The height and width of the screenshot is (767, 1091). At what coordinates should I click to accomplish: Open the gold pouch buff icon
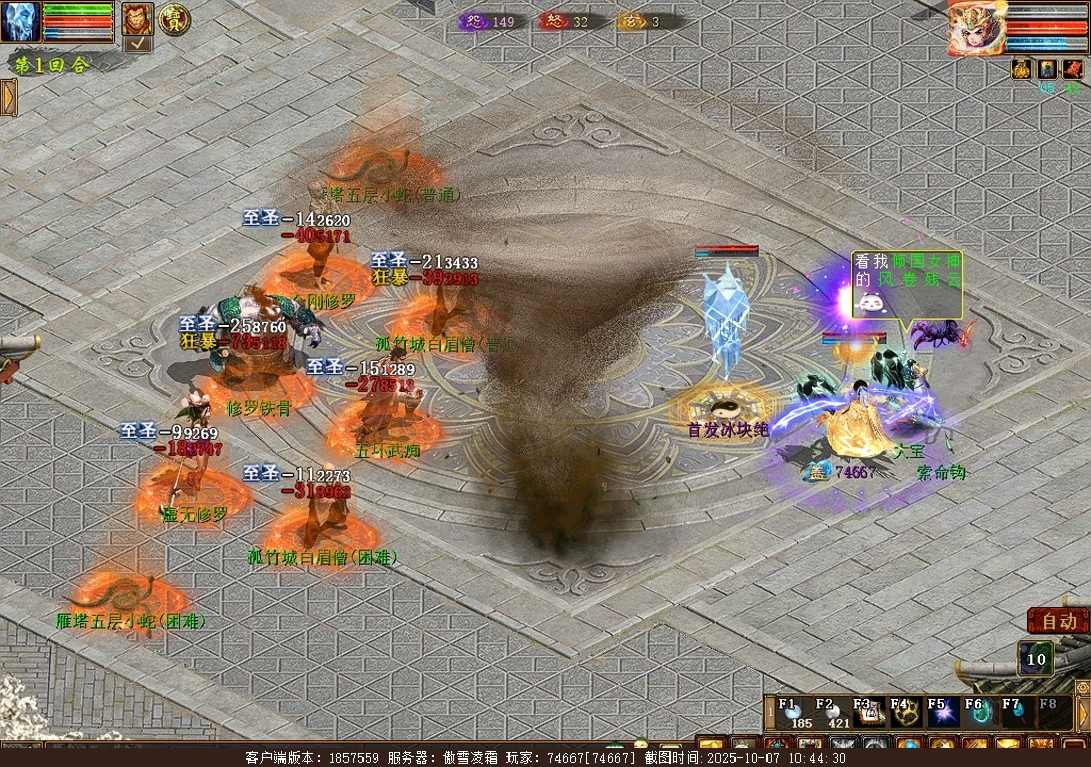1021,68
